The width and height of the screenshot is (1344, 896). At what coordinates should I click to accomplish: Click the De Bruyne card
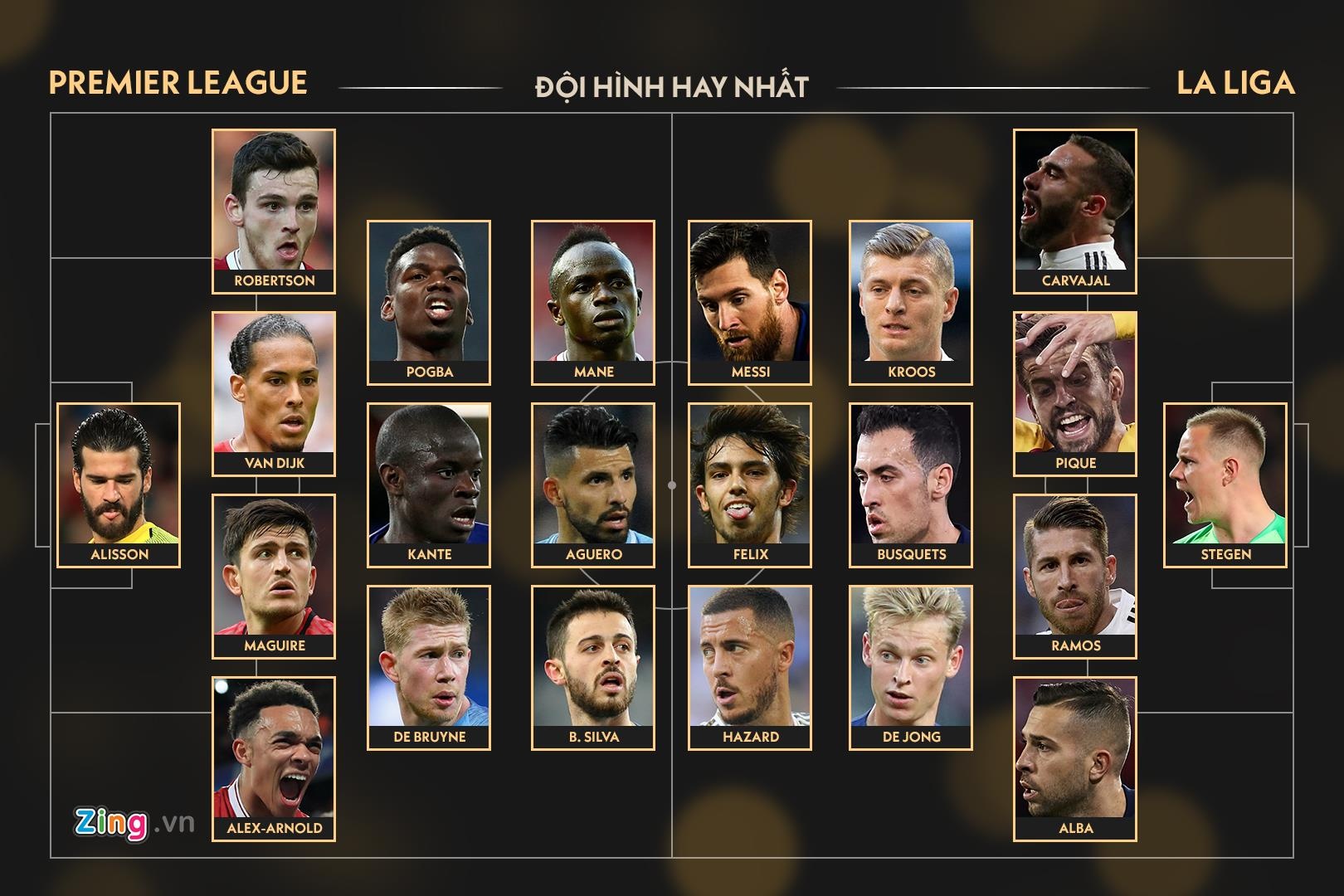pyautogui.click(x=429, y=667)
